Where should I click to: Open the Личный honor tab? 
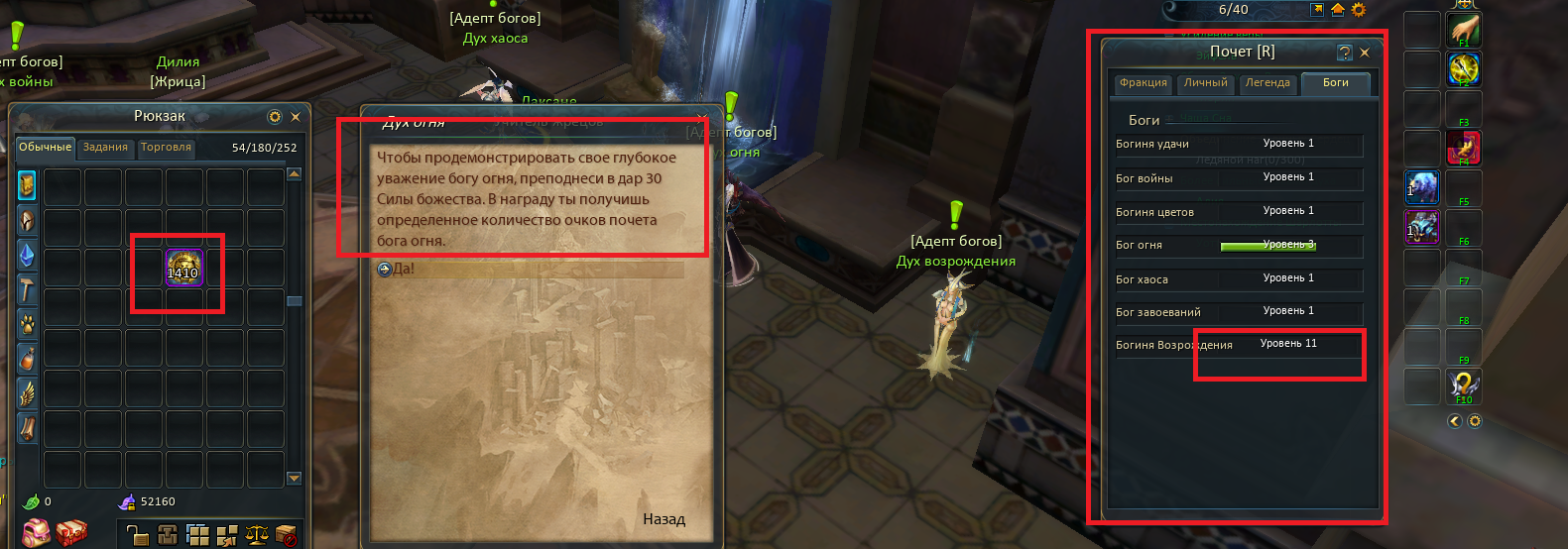[1206, 83]
